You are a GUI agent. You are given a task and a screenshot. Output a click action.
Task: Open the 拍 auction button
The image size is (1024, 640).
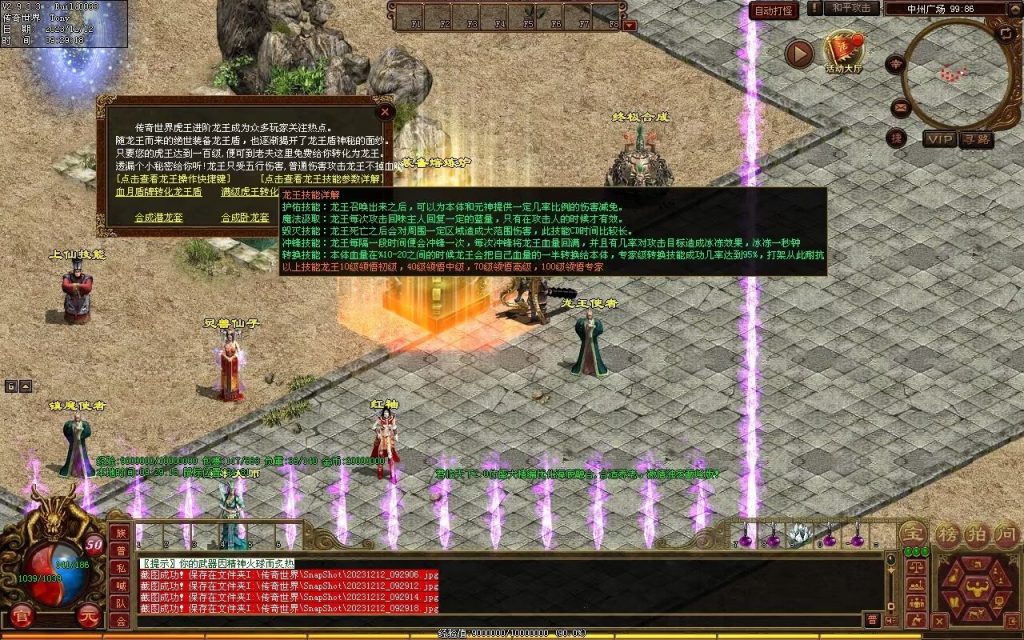(x=976, y=533)
